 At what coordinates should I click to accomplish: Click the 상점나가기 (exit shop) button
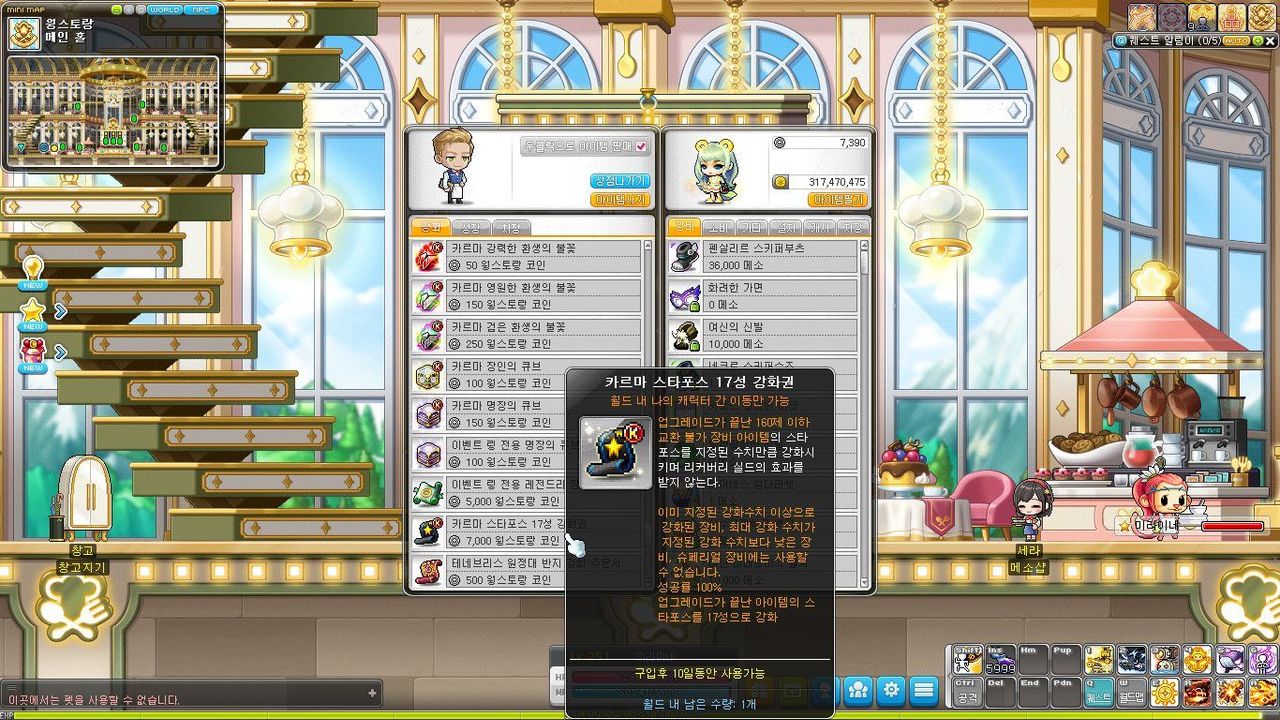coord(620,181)
